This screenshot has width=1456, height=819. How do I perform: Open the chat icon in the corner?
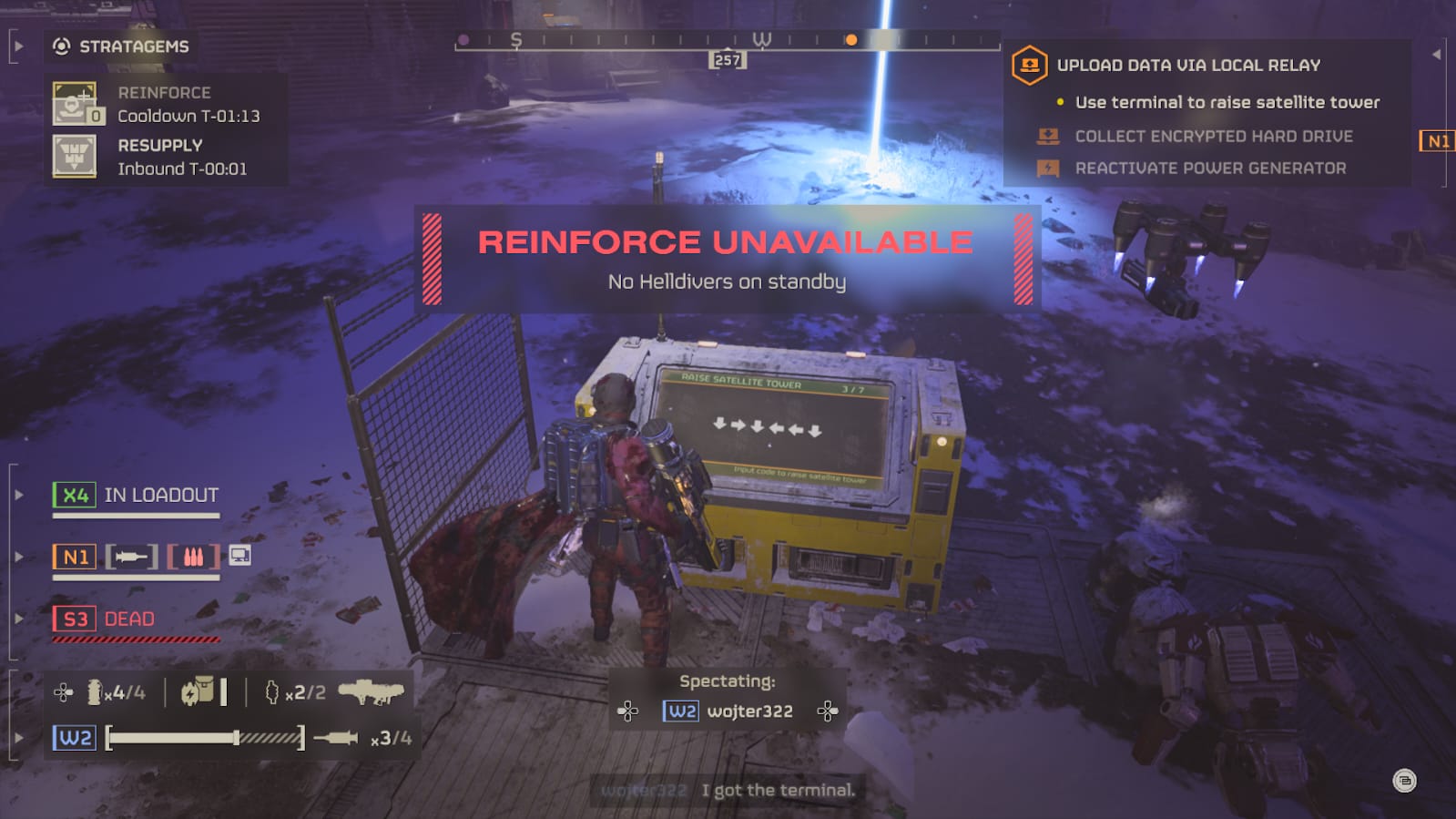1404,781
